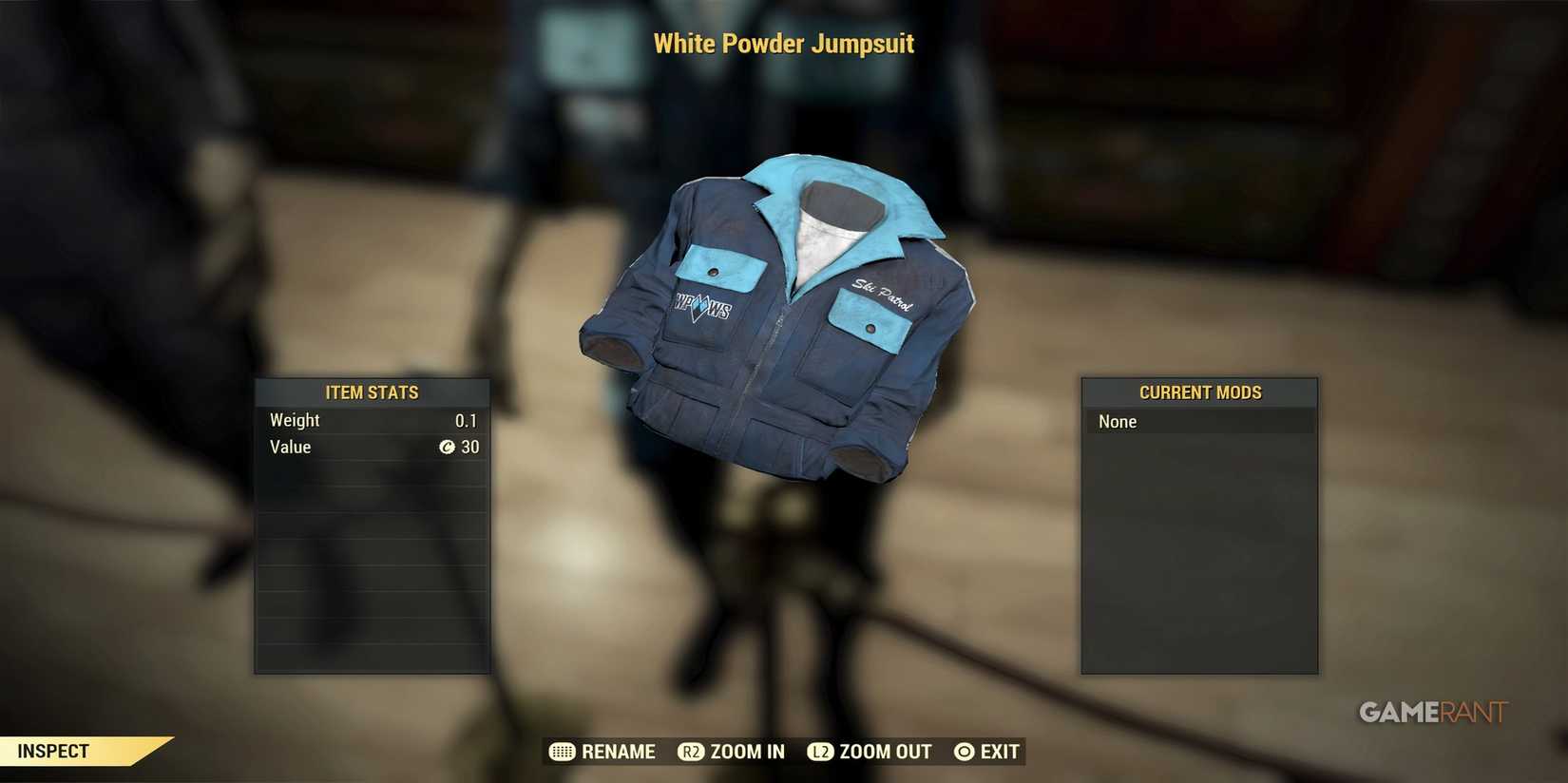Select the Weight stat row

pyautogui.click(x=372, y=419)
